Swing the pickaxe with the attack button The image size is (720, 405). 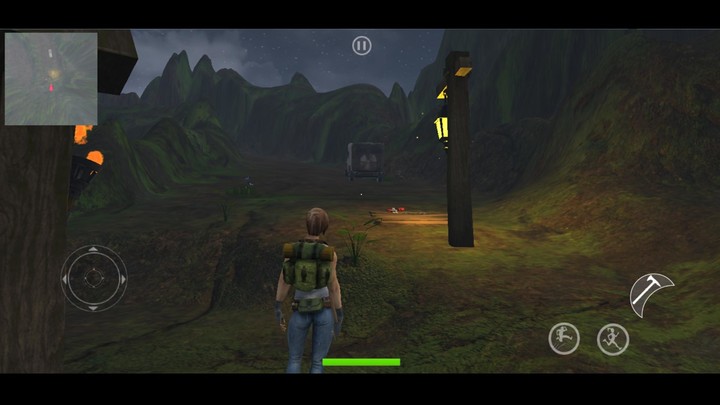tap(652, 295)
